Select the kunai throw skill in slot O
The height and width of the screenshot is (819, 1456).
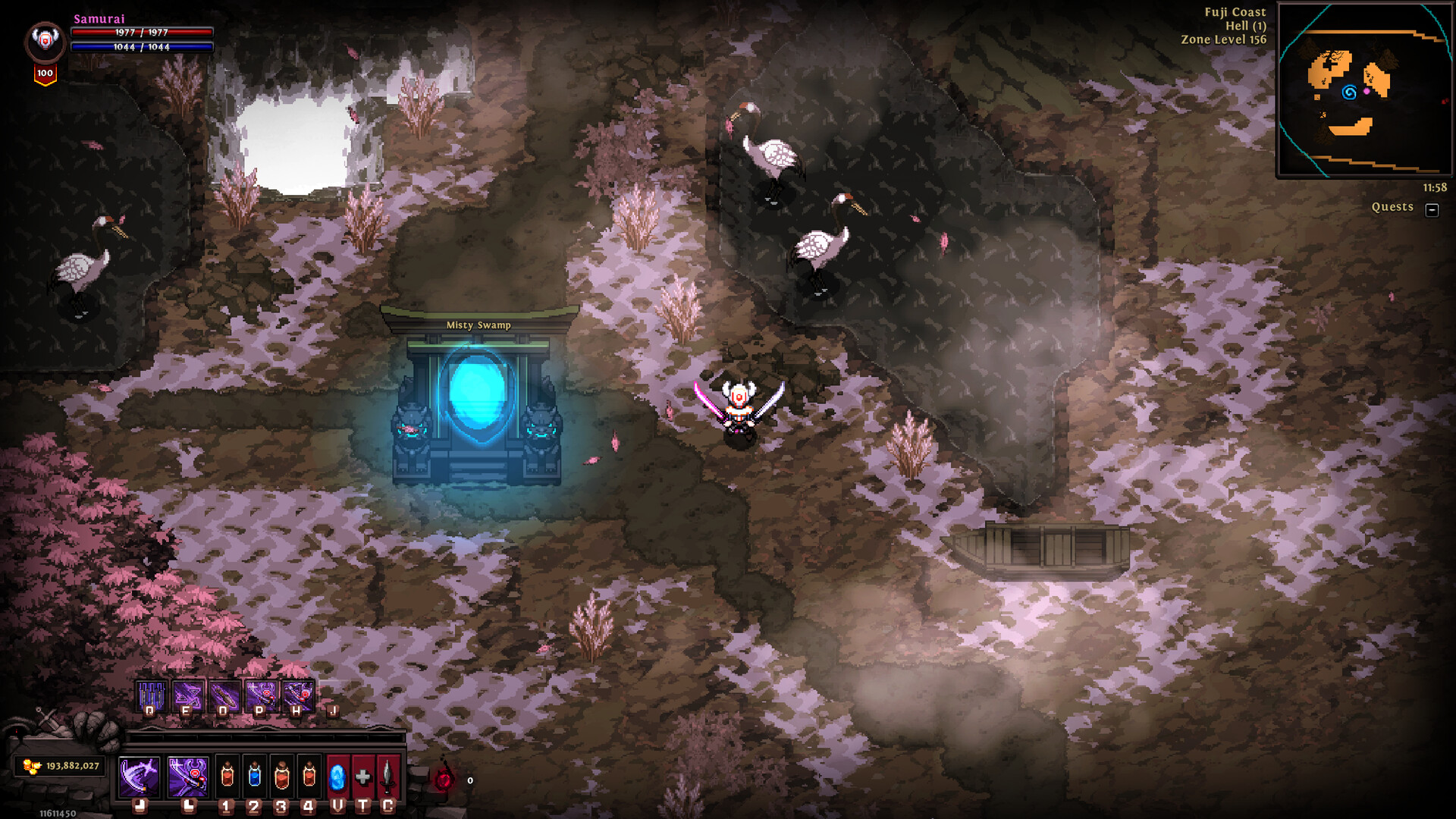point(224,695)
